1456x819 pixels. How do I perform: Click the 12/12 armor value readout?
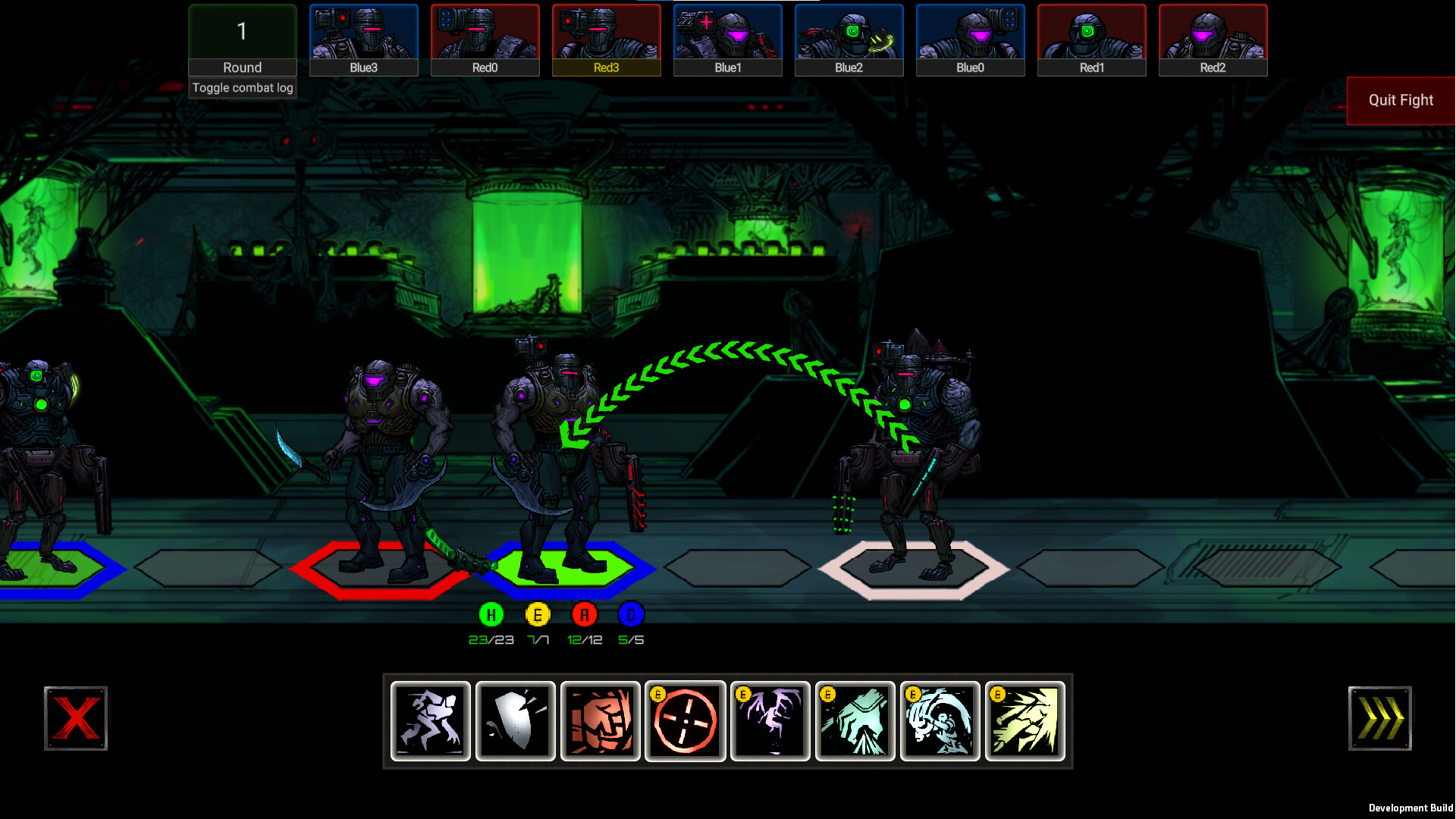[584, 639]
